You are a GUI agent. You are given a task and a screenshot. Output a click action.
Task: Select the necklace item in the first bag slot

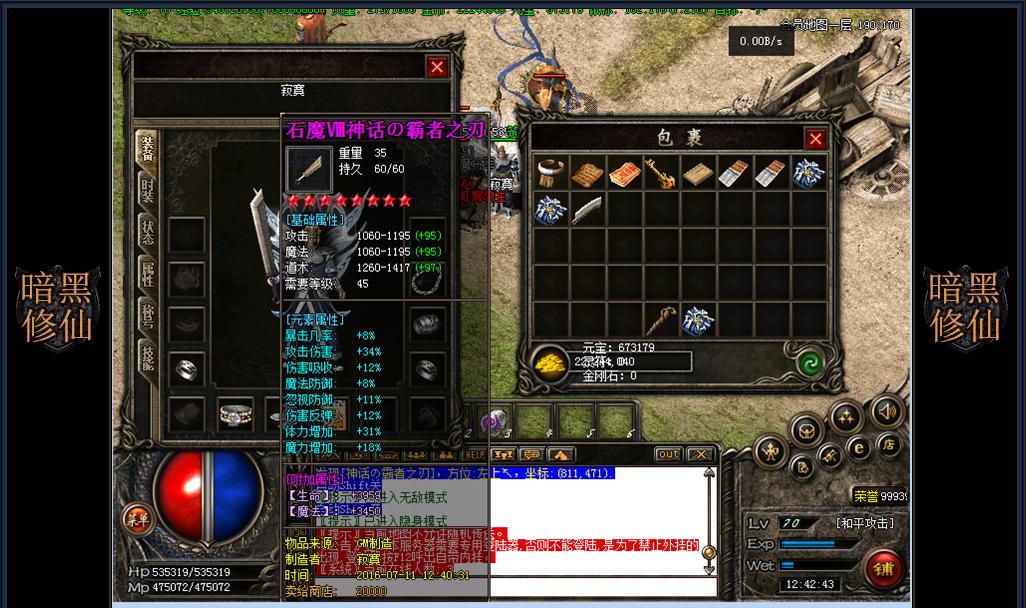551,174
